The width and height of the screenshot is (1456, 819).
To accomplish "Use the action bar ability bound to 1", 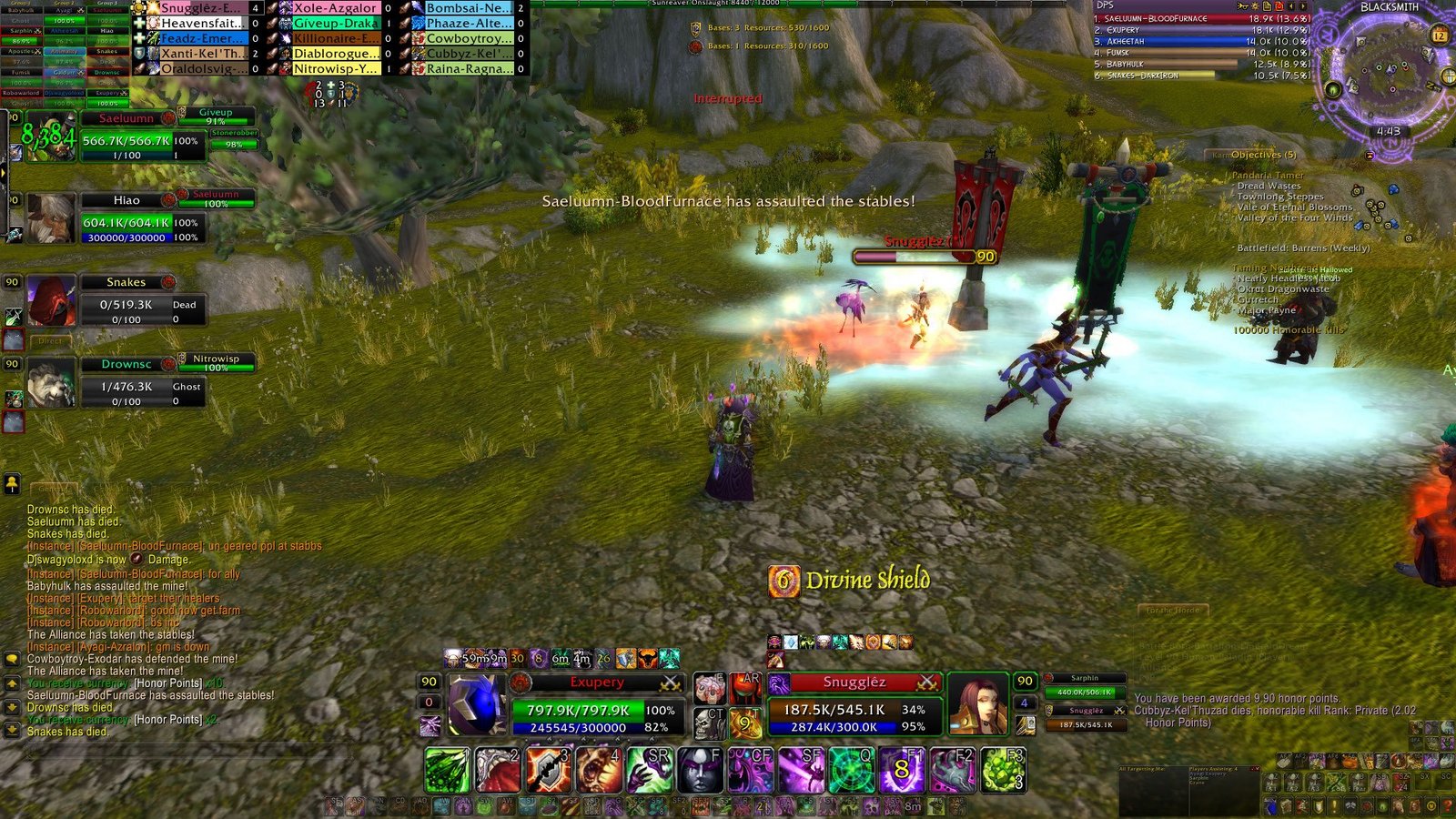I will 448,770.
